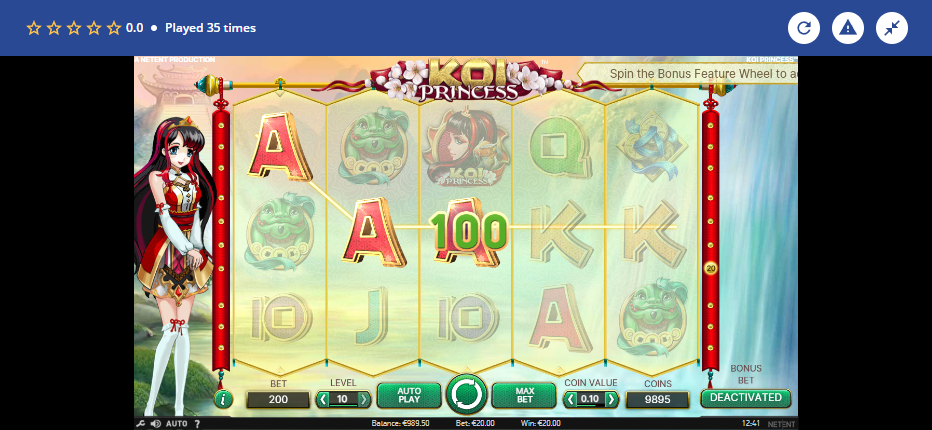932x430 pixels.
Task: Open game settings wrench icon
Action: 140,424
